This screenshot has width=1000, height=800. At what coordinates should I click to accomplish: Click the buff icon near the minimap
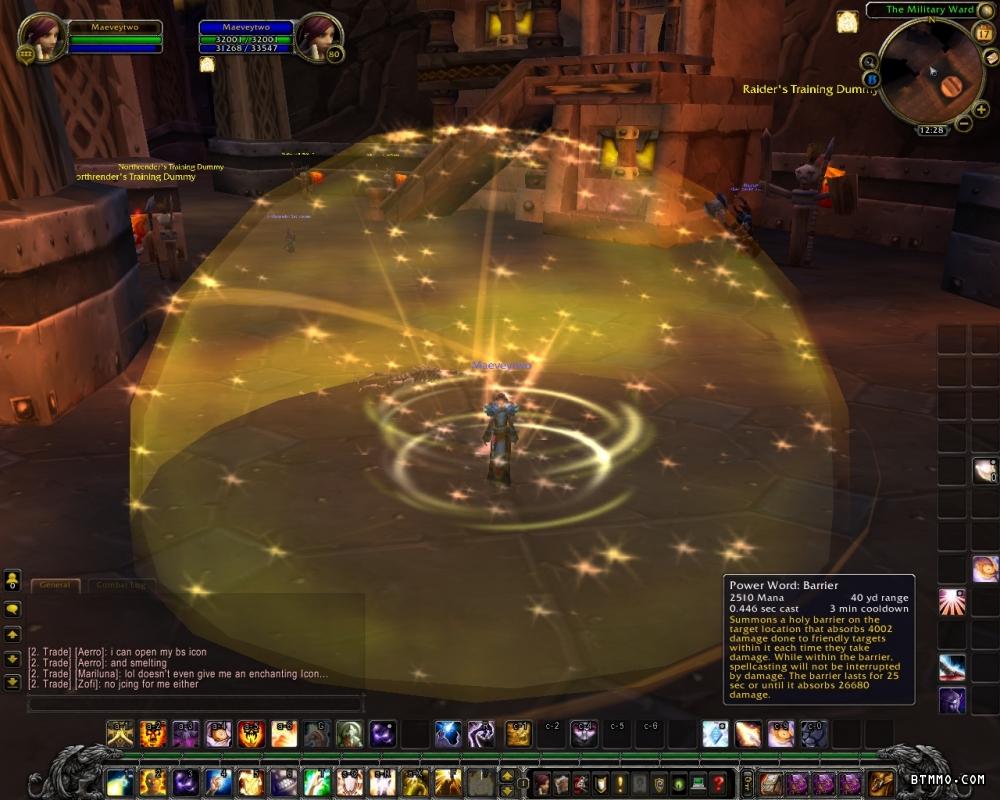(x=848, y=22)
